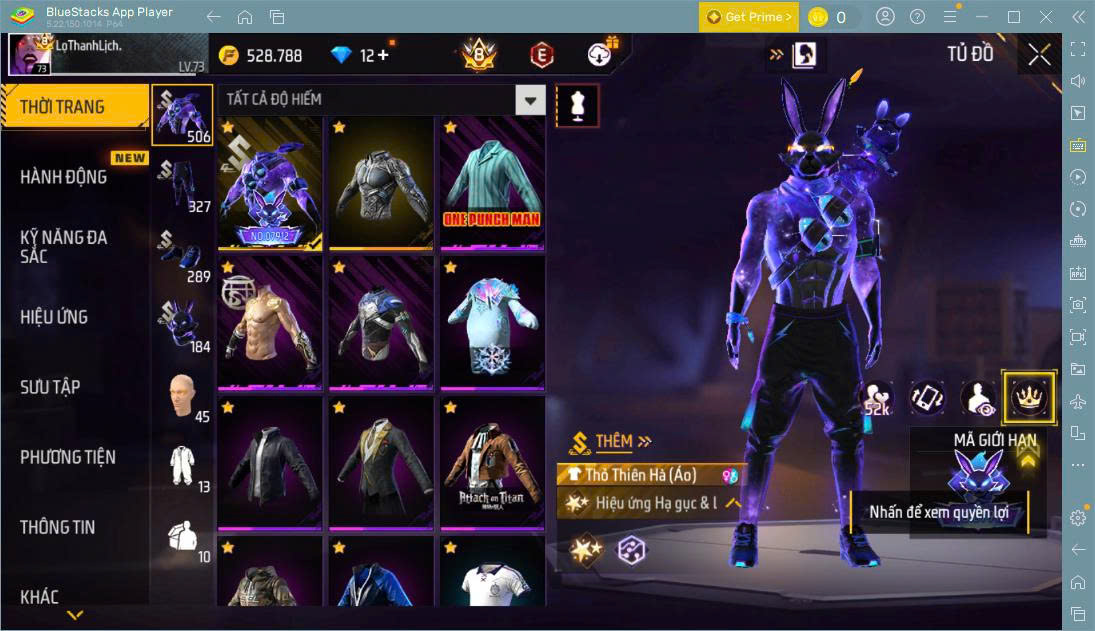Go to the Sưu Tập tab

(50, 387)
